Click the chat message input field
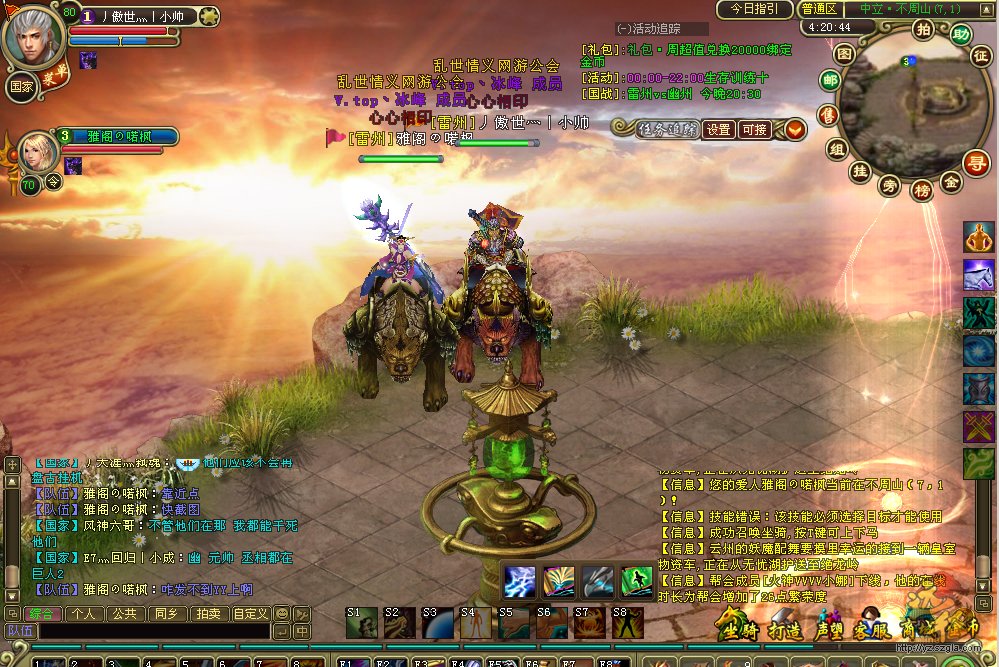999x667 pixels. (x=153, y=631)
